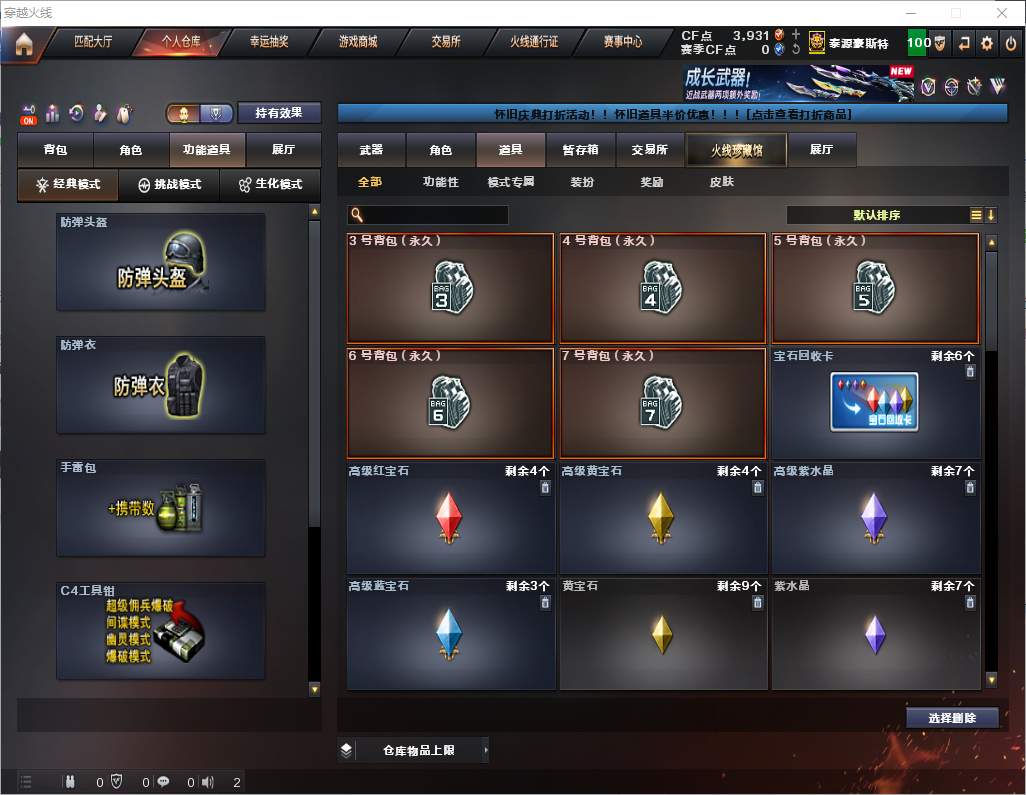The image size is (1026, 795).
Task: Click the 选择删除 button
Action: pyautogui.click(x=952, y=718)
